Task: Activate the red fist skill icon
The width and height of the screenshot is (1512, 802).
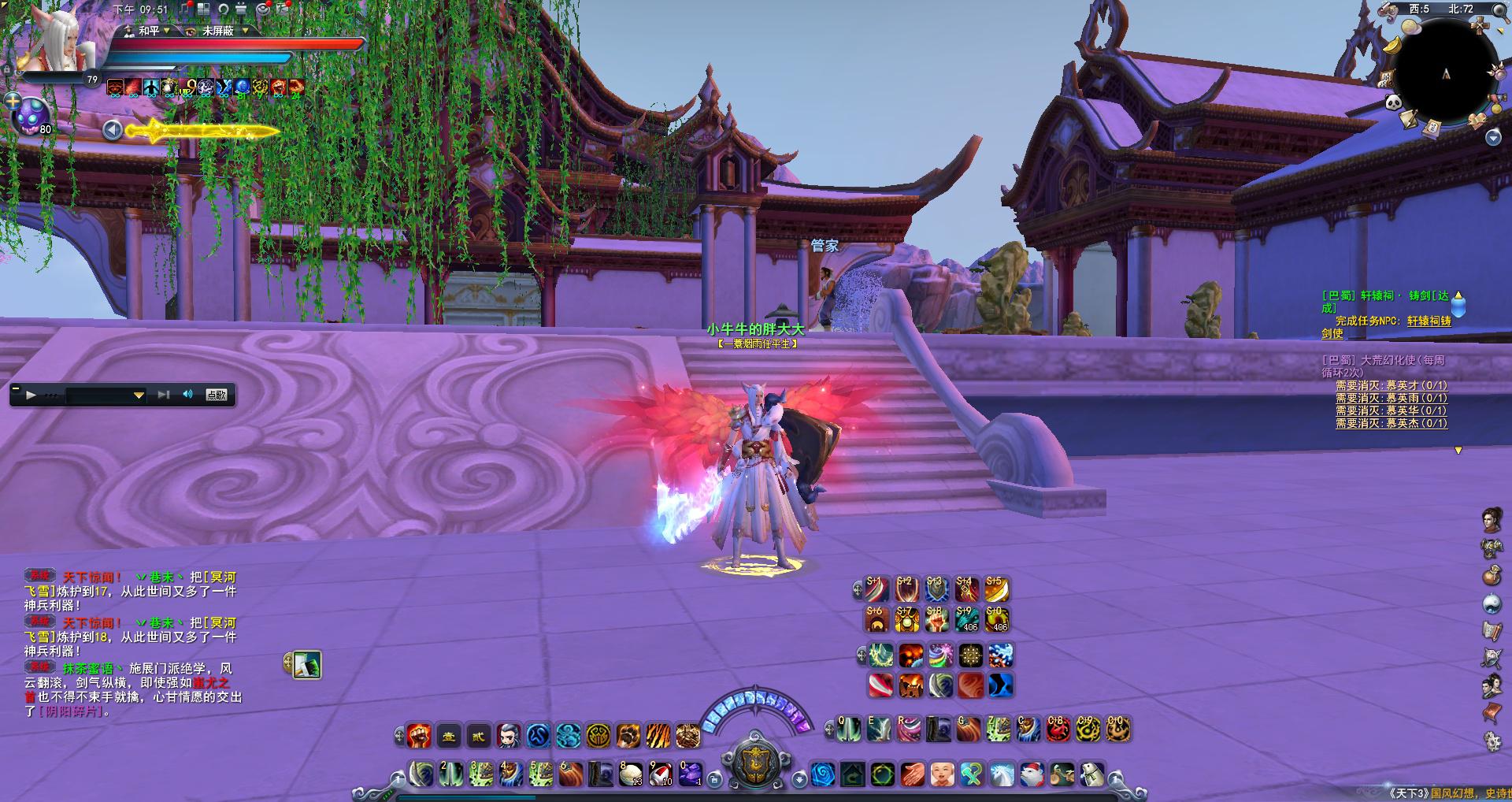Action: [419, 736]
